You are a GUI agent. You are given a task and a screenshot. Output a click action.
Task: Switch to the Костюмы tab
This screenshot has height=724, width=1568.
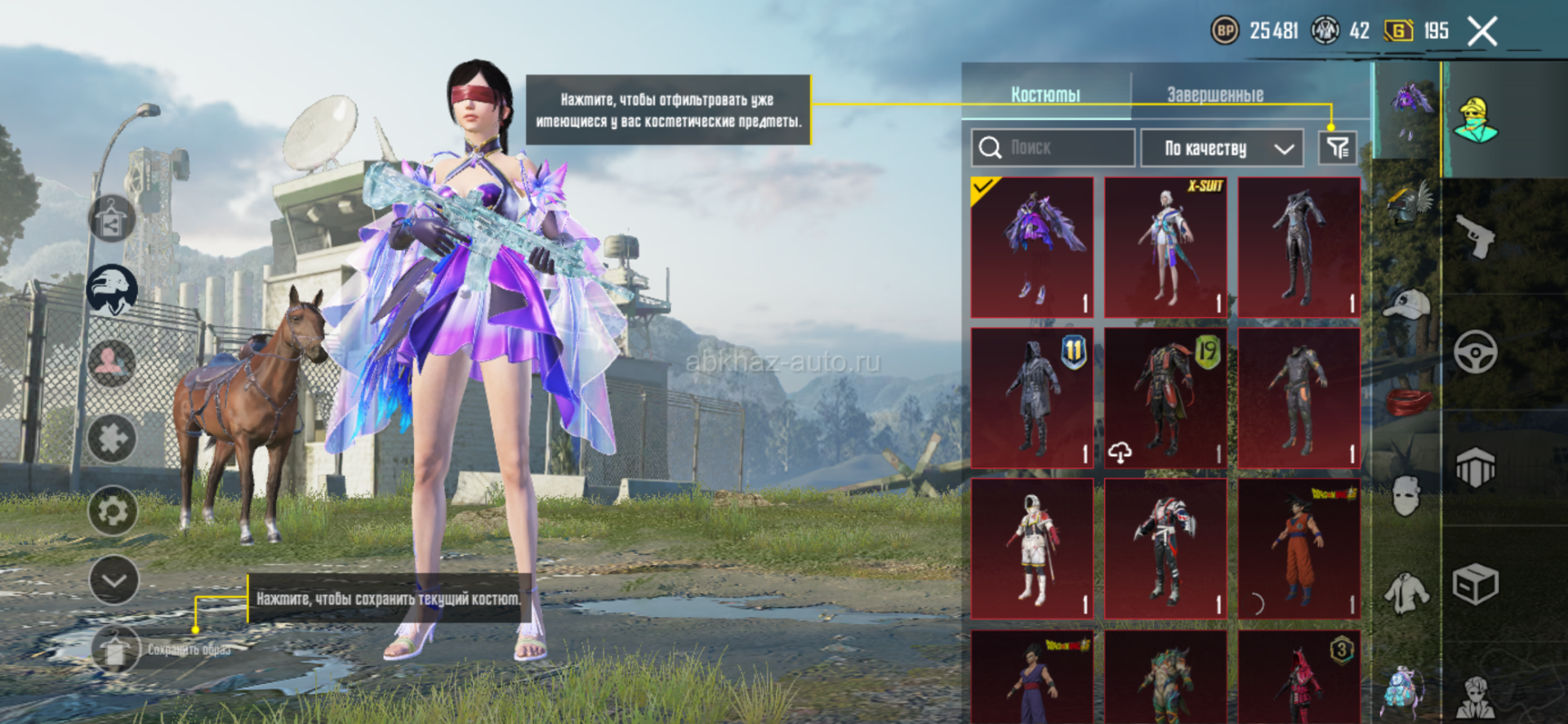[x=1045, y=95]
